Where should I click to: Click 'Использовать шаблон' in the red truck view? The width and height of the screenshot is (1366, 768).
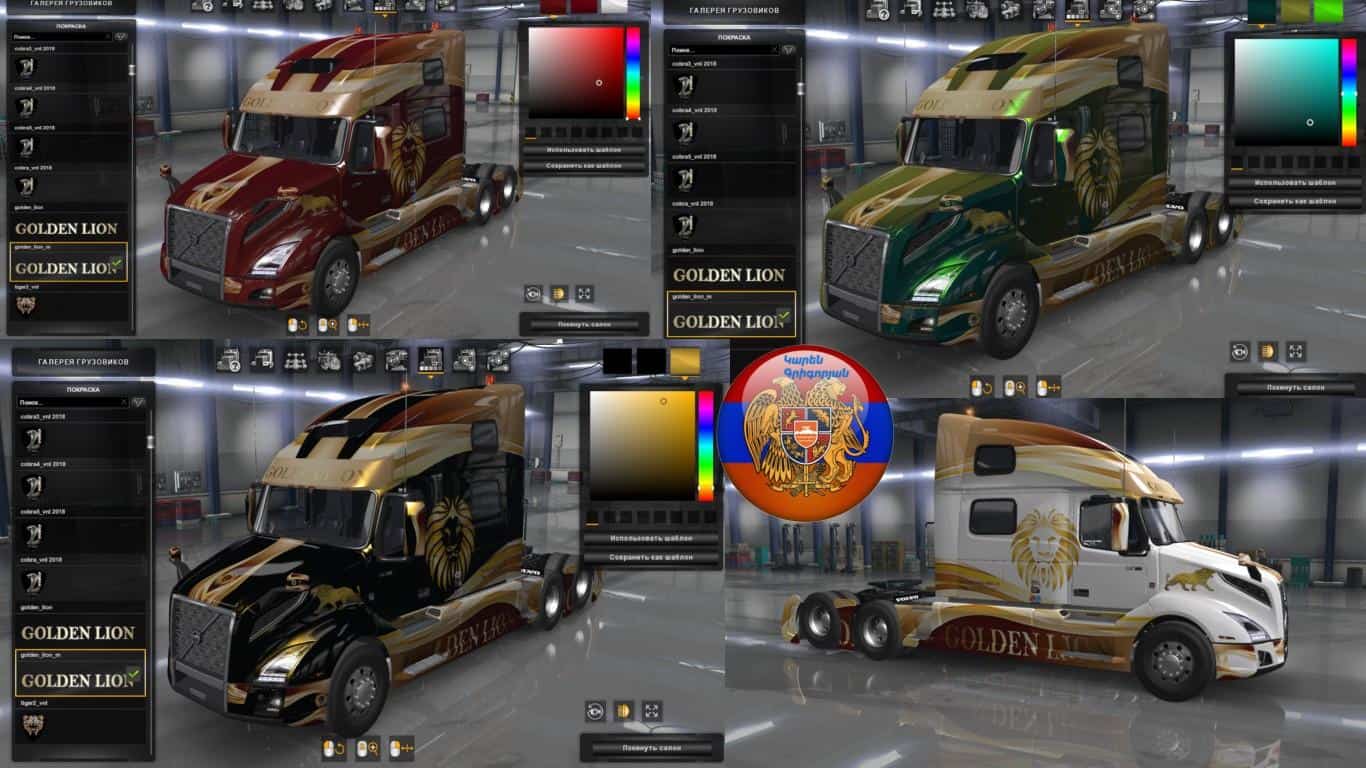(583, 150)
